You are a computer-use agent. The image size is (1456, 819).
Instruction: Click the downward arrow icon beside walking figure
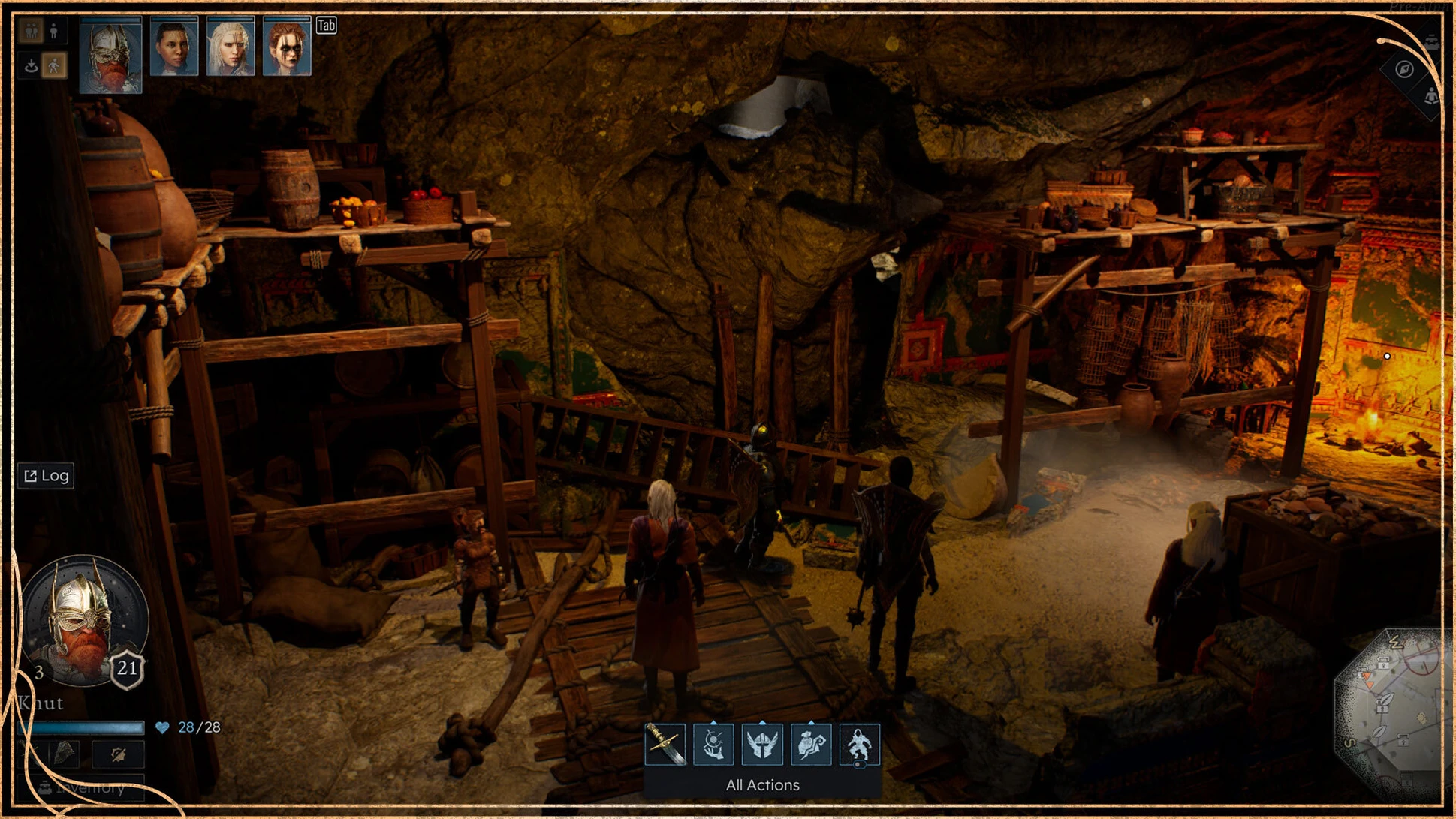pyautogui.click(x=31, y=66)
